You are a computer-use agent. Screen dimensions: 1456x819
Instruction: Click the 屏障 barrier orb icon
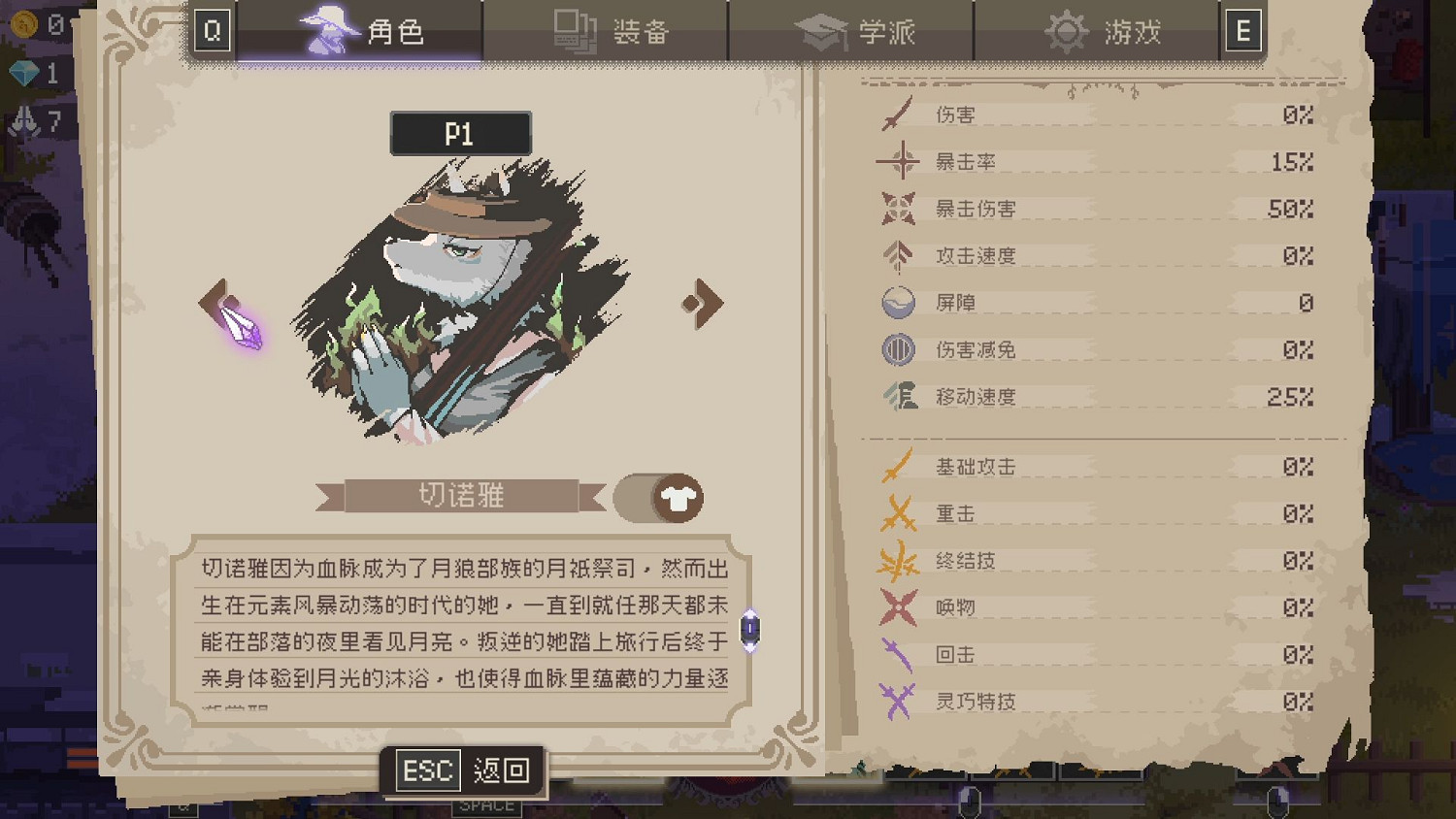(x=899, y=302)
